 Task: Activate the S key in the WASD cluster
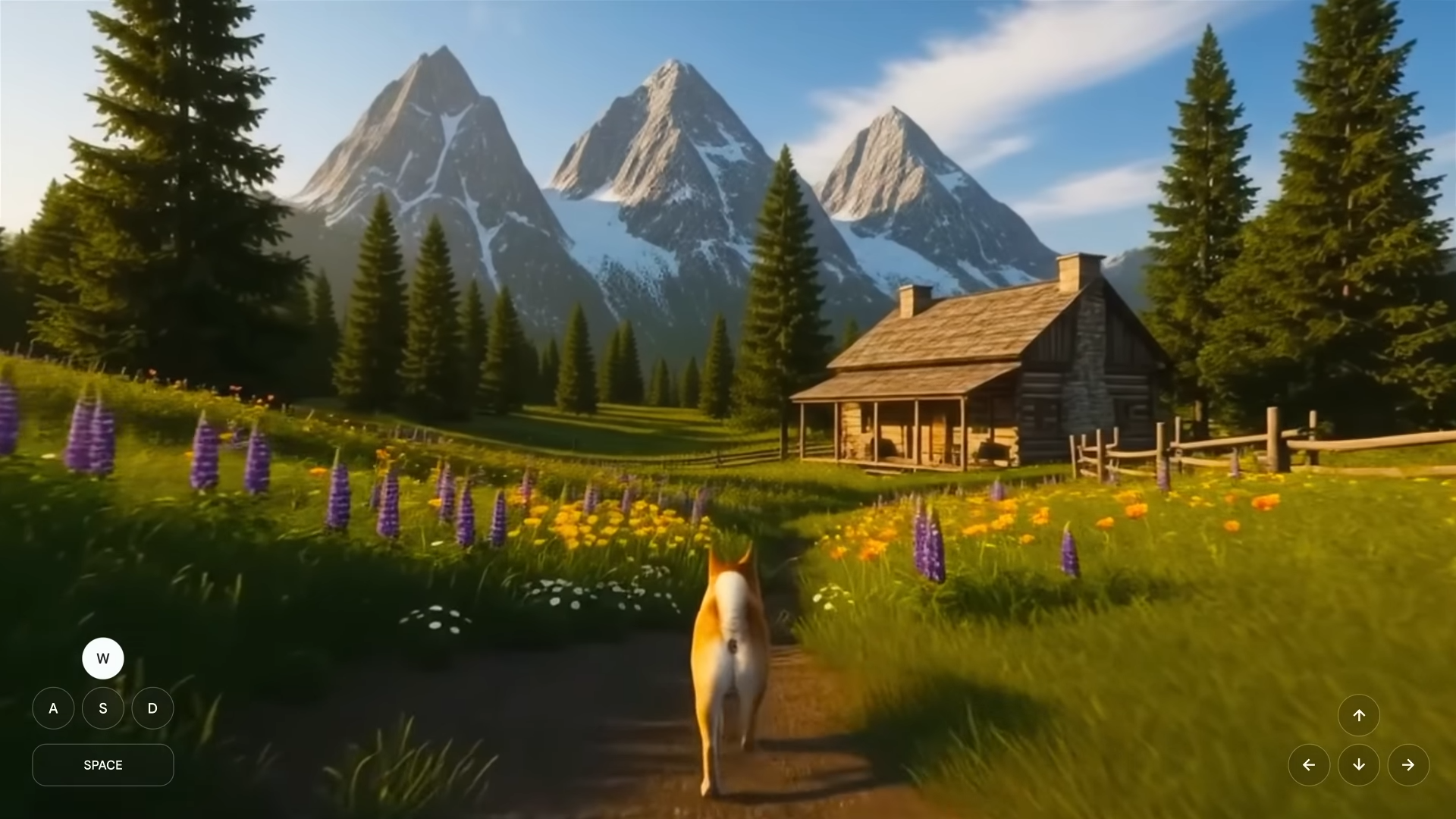tap(103, 708)
